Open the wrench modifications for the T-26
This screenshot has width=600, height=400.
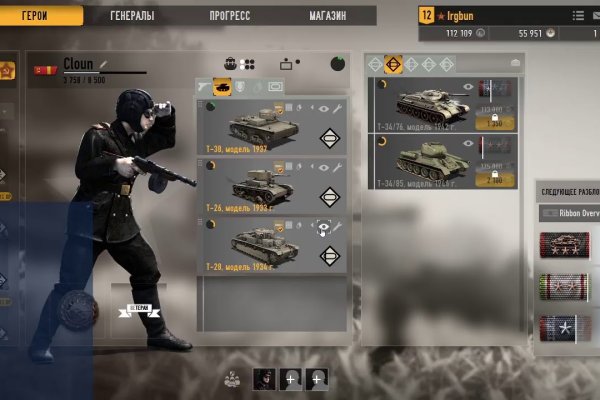338,167
